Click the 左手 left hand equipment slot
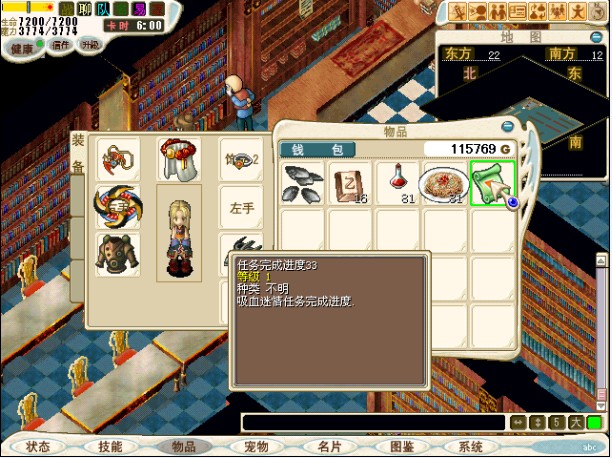The width and height of the screenshot is (612, 458). coord(242,208)
